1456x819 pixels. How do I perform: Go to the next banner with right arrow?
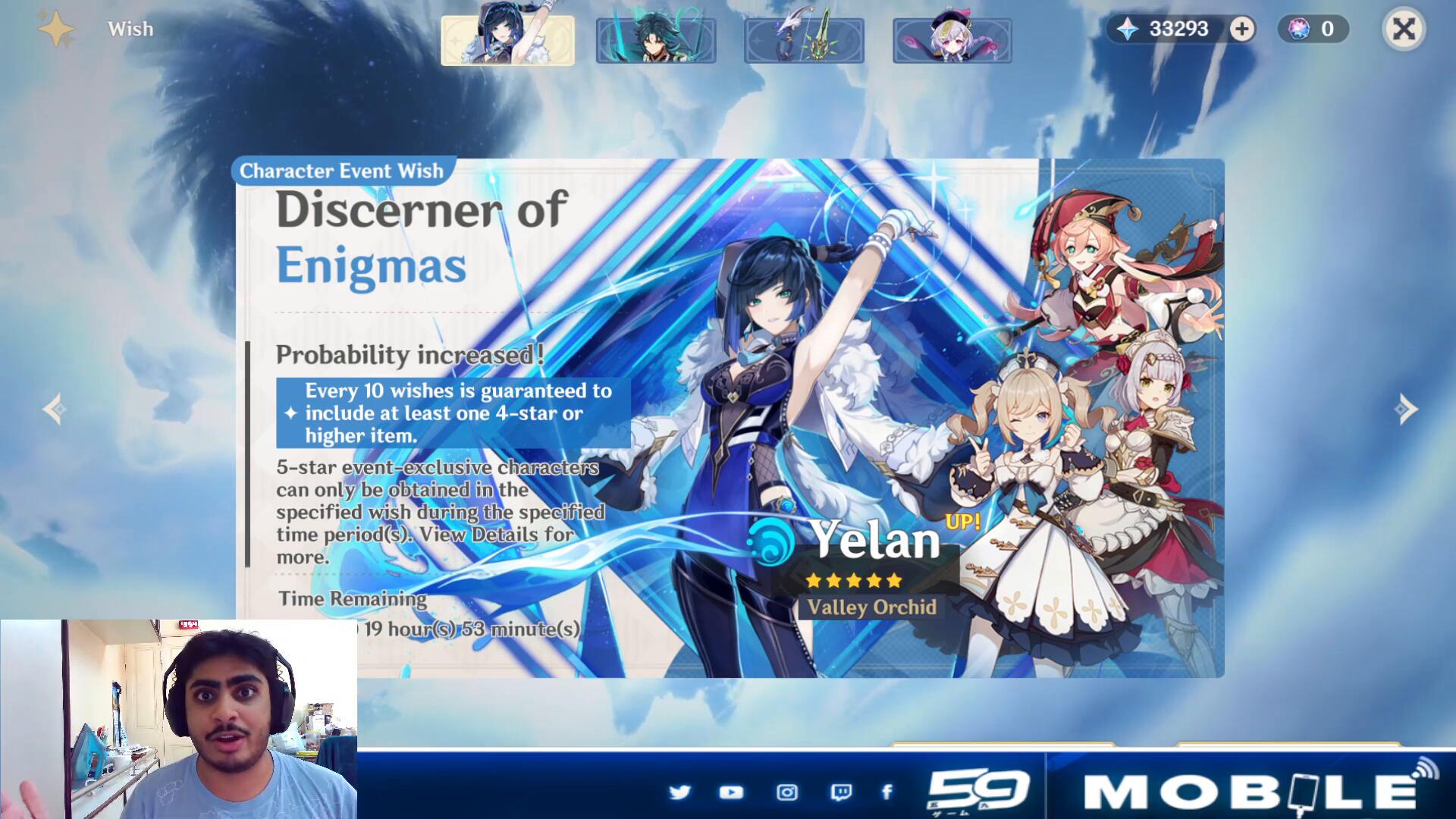click(1405, 409)
